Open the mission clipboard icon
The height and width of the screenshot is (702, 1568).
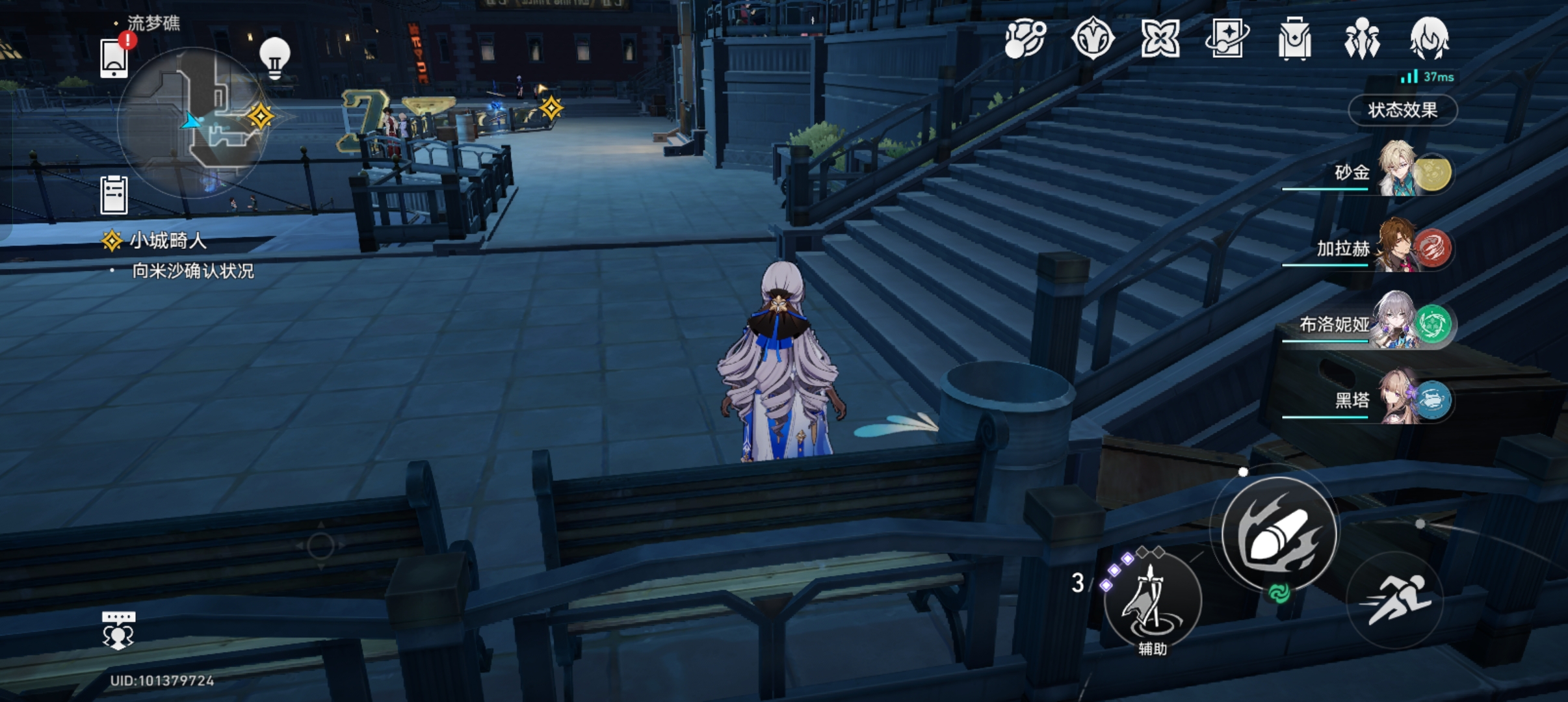click(x=114, y=194)
